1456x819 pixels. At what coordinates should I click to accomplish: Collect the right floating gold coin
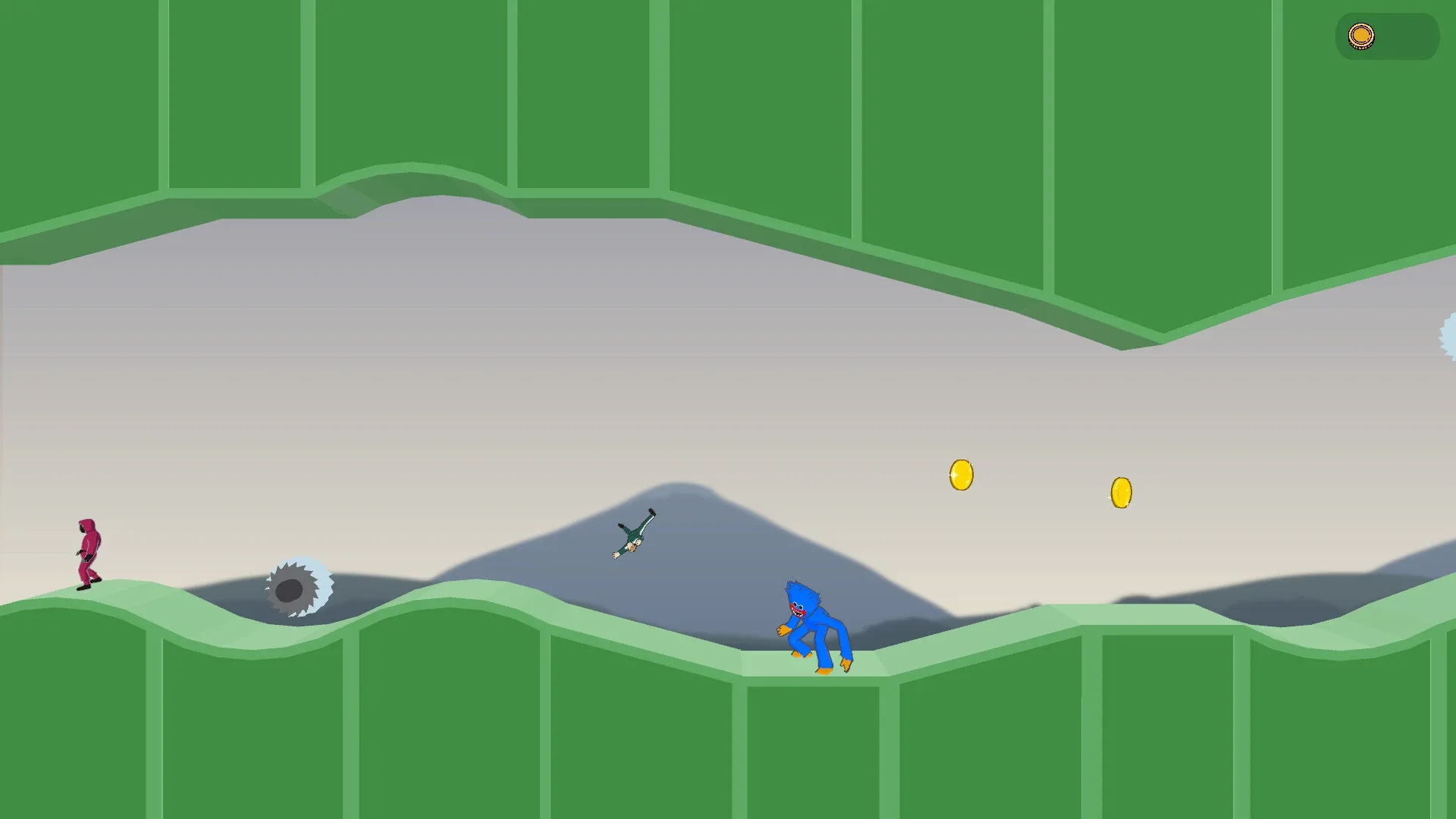coord(1121,491)
